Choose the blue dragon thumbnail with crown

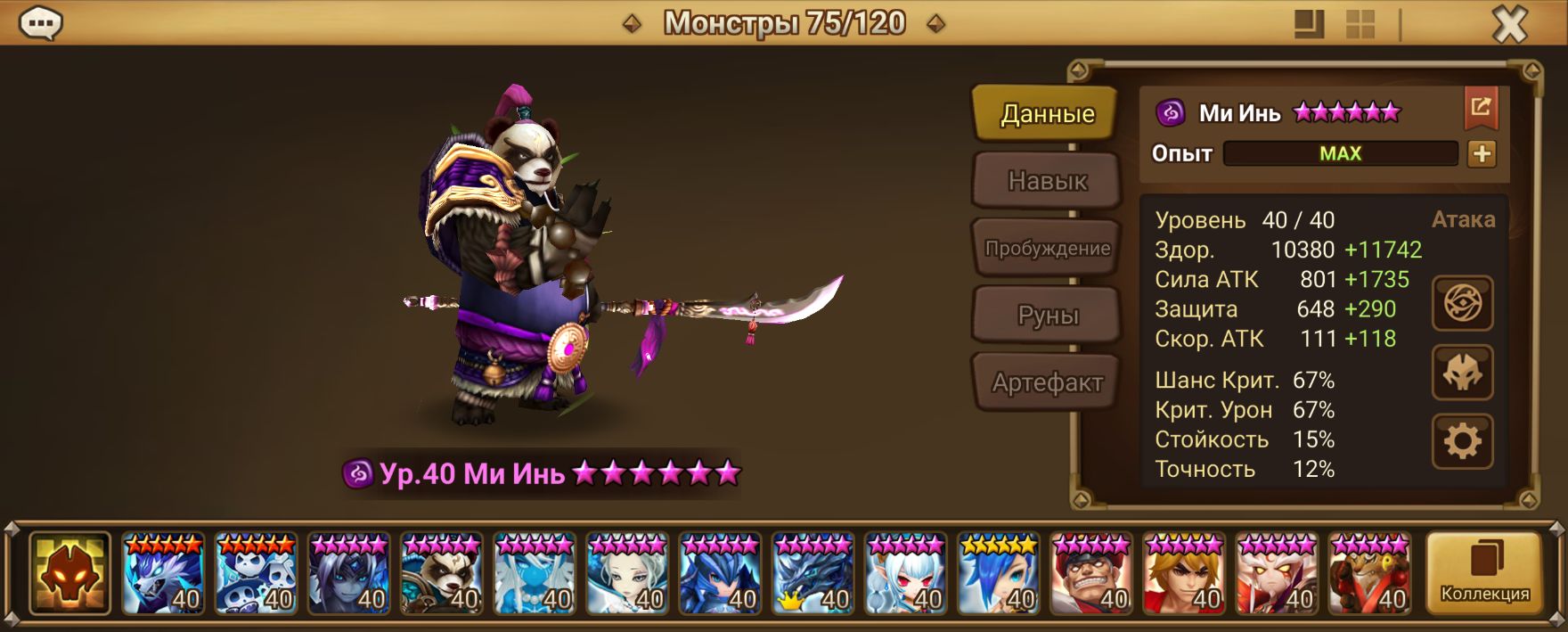click(813, 574)
